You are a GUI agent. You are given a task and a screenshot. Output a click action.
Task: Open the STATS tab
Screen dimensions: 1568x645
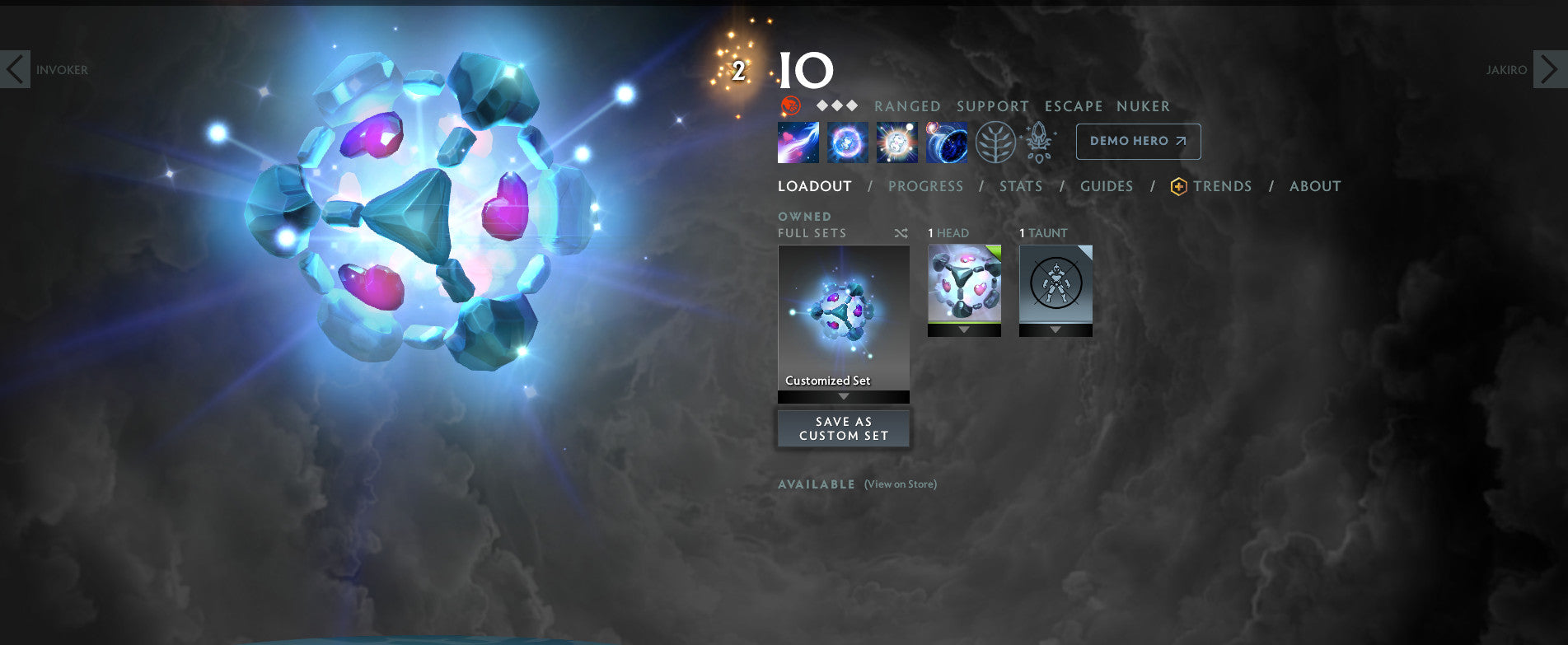[1021, 186]
